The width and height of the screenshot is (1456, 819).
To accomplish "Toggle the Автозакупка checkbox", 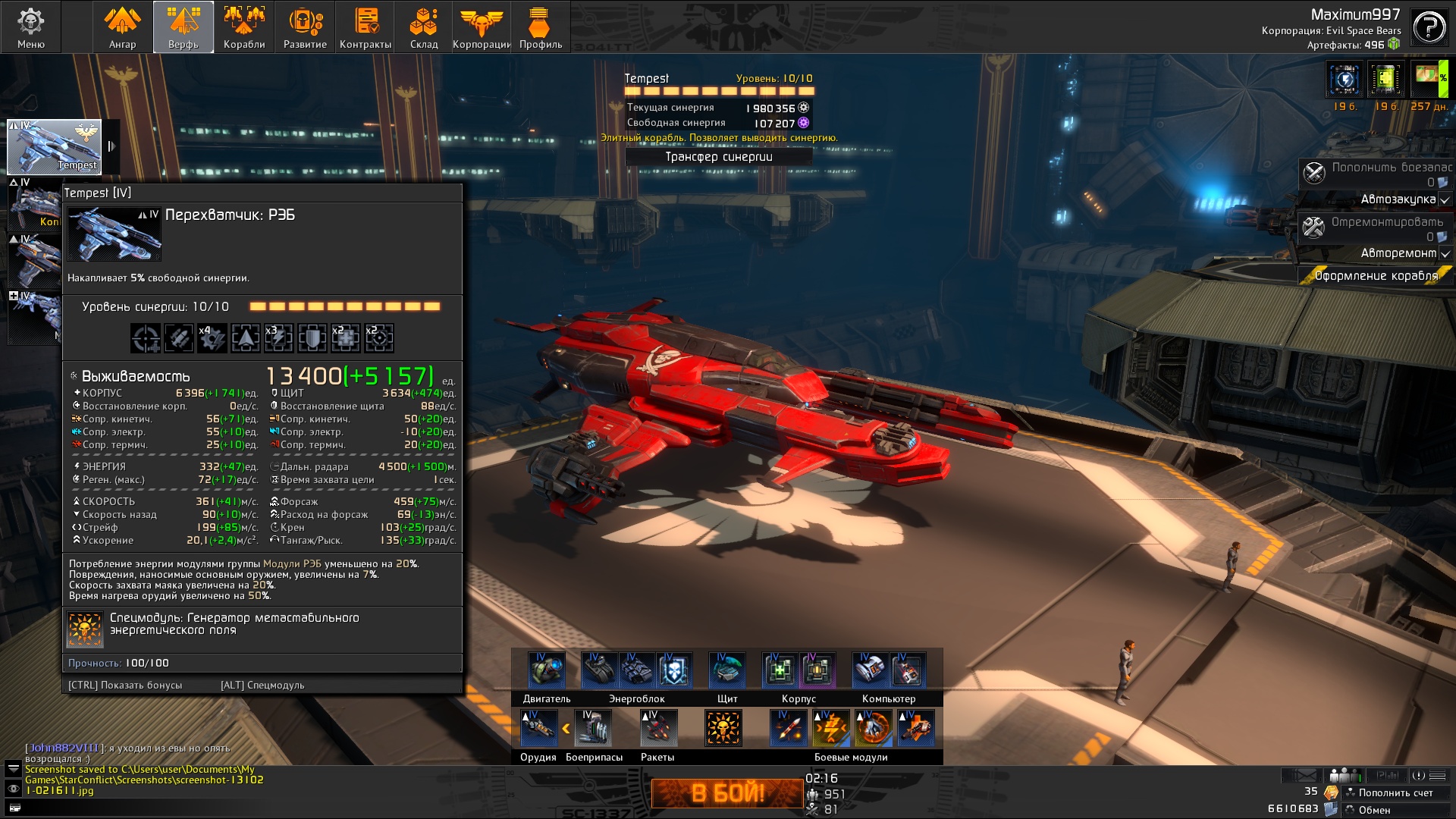I will click(x=1445, y=200).
